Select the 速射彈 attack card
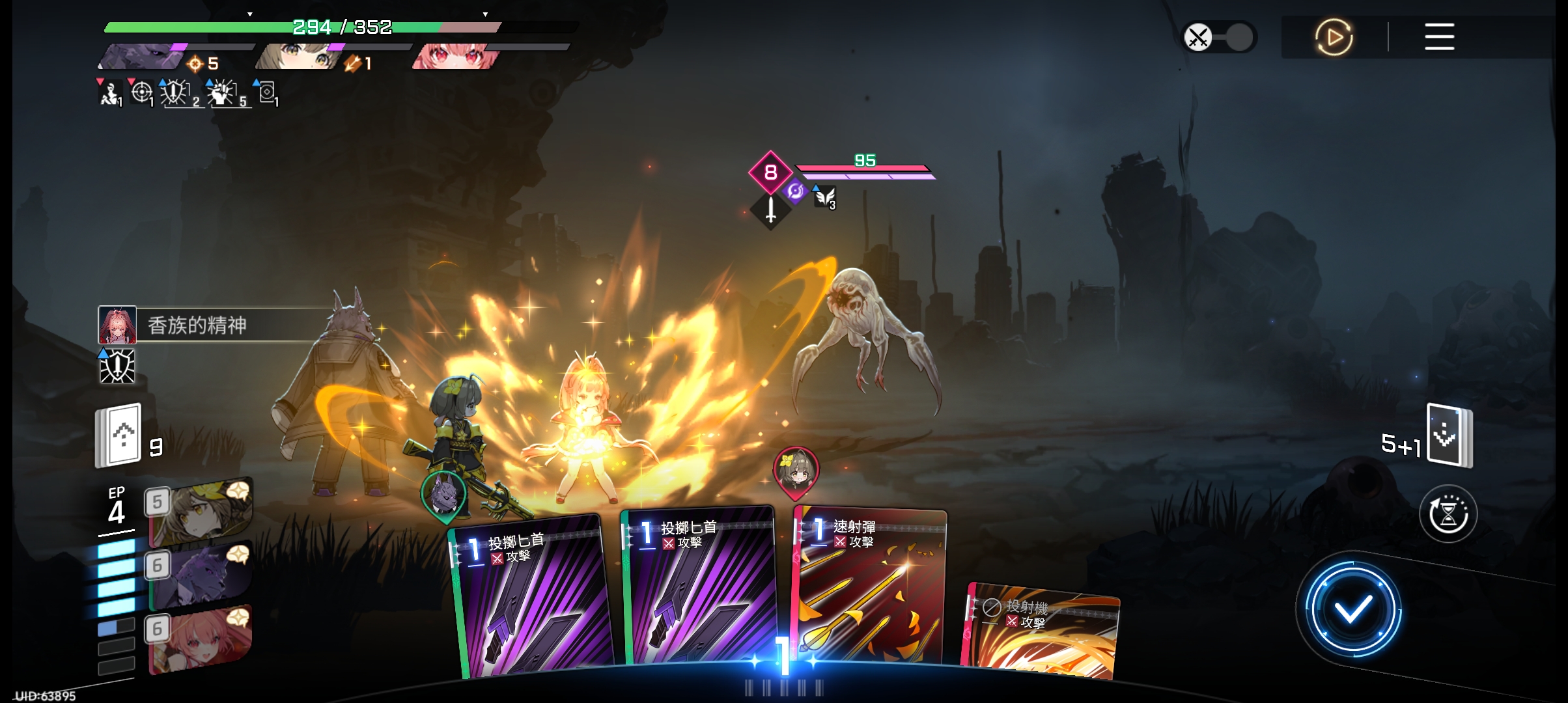This screenshot has width=1568, height=703. [x=869, y=586]
